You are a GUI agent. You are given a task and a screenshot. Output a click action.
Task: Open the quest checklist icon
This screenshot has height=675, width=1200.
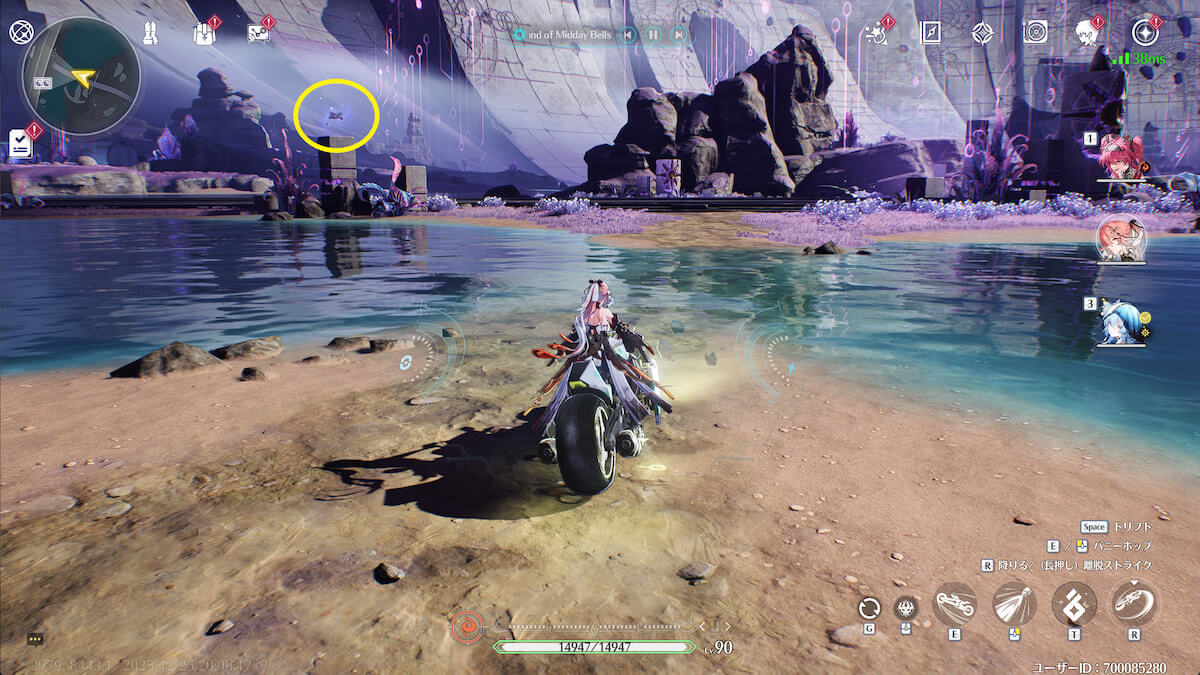[x=21, y=143]
